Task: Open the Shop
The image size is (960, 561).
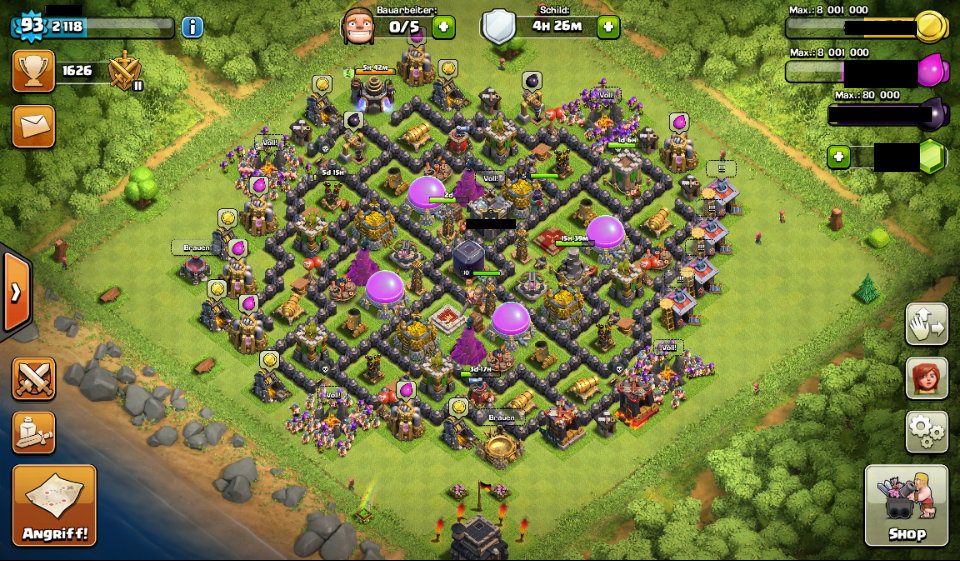Action: pyautogui.click(x=906, y=505)
